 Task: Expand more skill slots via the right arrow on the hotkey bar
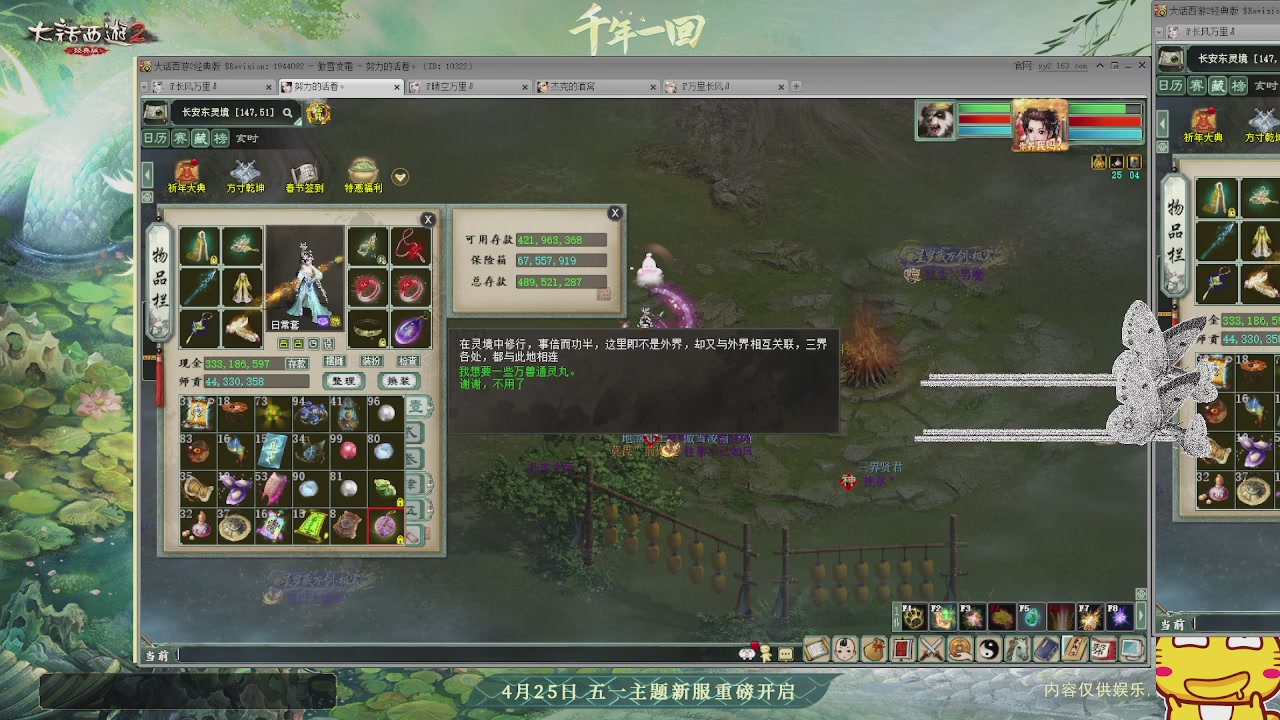click(x=1141, y=615)
